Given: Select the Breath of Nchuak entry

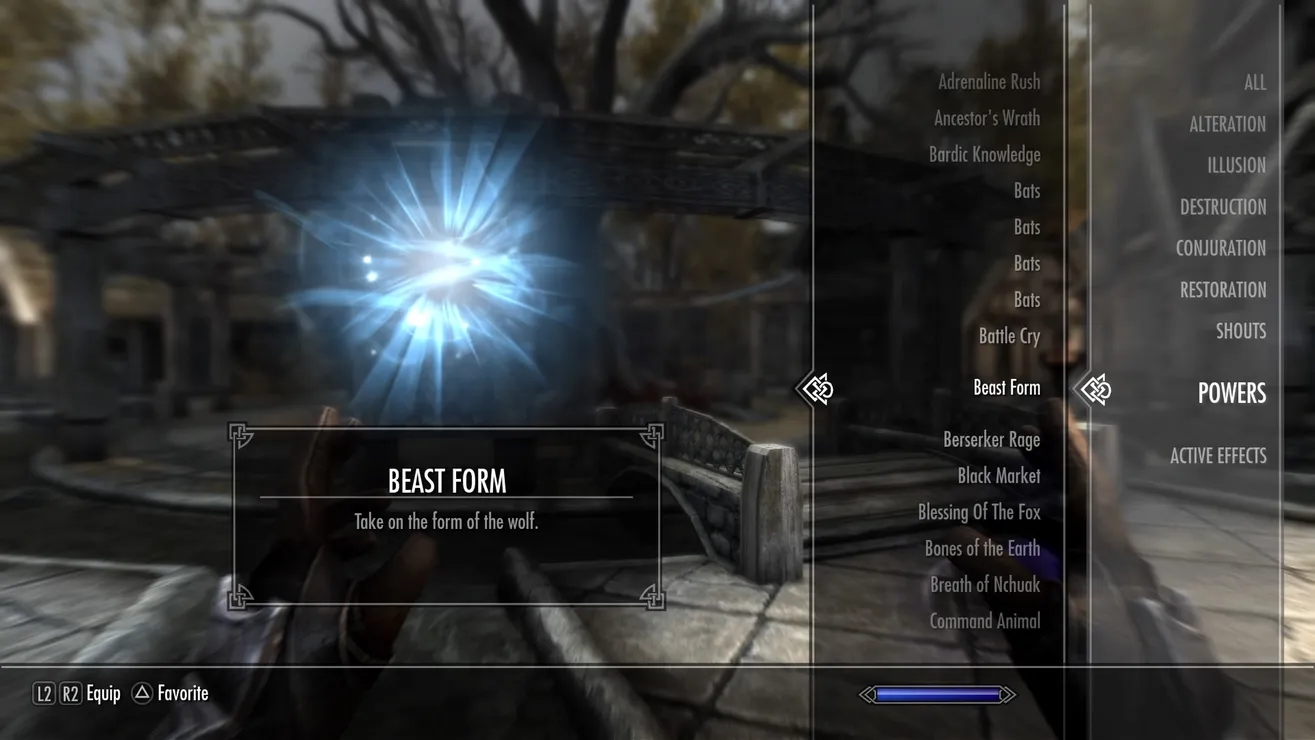Looking at the screenshot, I should (x=985, y=584).
